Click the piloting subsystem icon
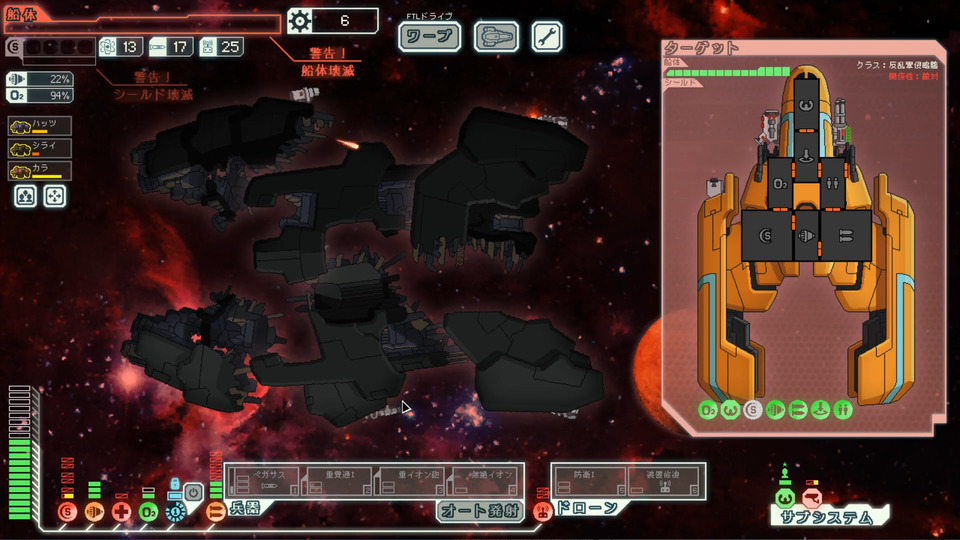Screen dimensions: 960x540 click(785, 497)
